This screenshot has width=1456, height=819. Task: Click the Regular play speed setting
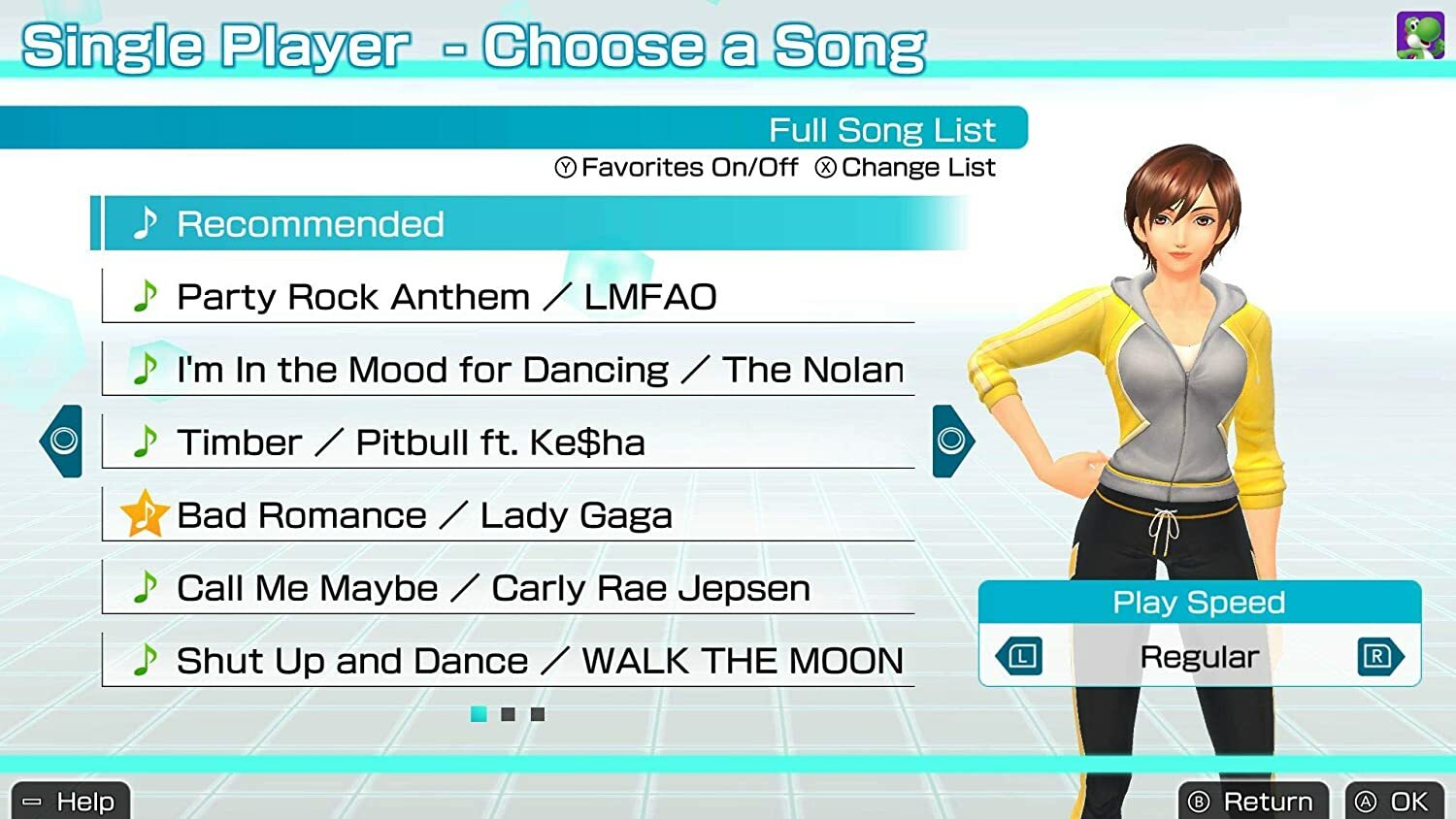coord(1199,657)
